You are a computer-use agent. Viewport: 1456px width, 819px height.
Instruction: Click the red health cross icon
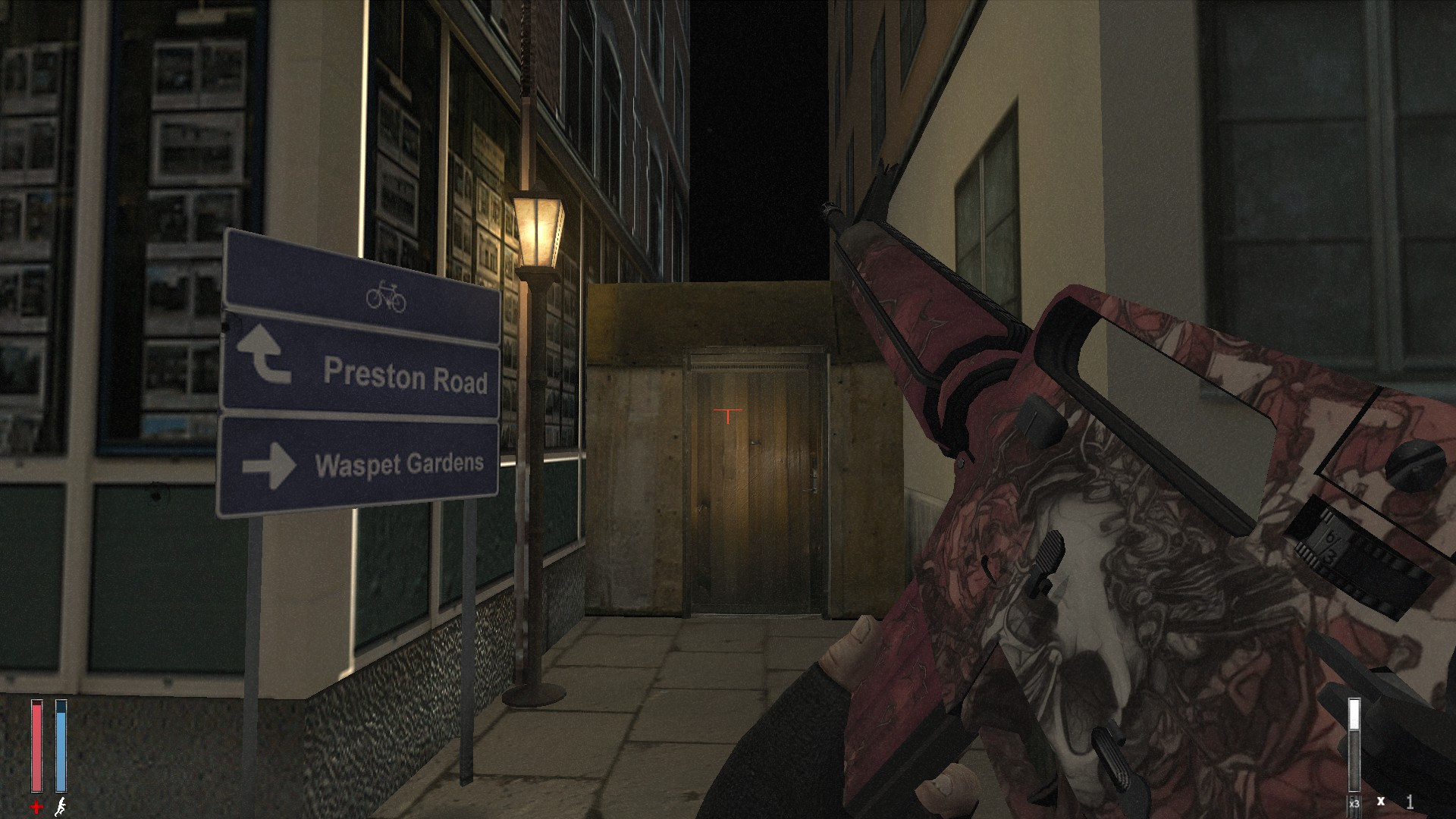click(x=35, y=807)
